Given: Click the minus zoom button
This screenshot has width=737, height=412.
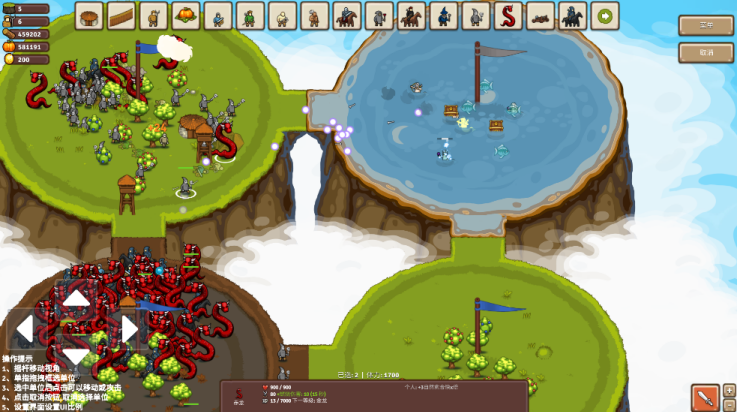Looking at the screenshot, I should pos(729,404).
